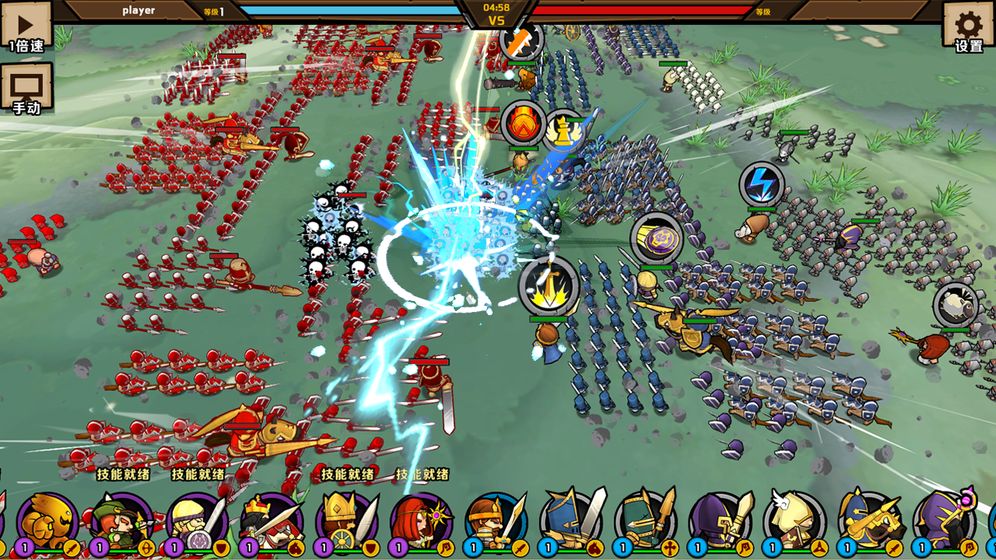Select the golden armored beast hero portrait
Image resolution: width=996 pixels, height=560 pixels.
47,521
